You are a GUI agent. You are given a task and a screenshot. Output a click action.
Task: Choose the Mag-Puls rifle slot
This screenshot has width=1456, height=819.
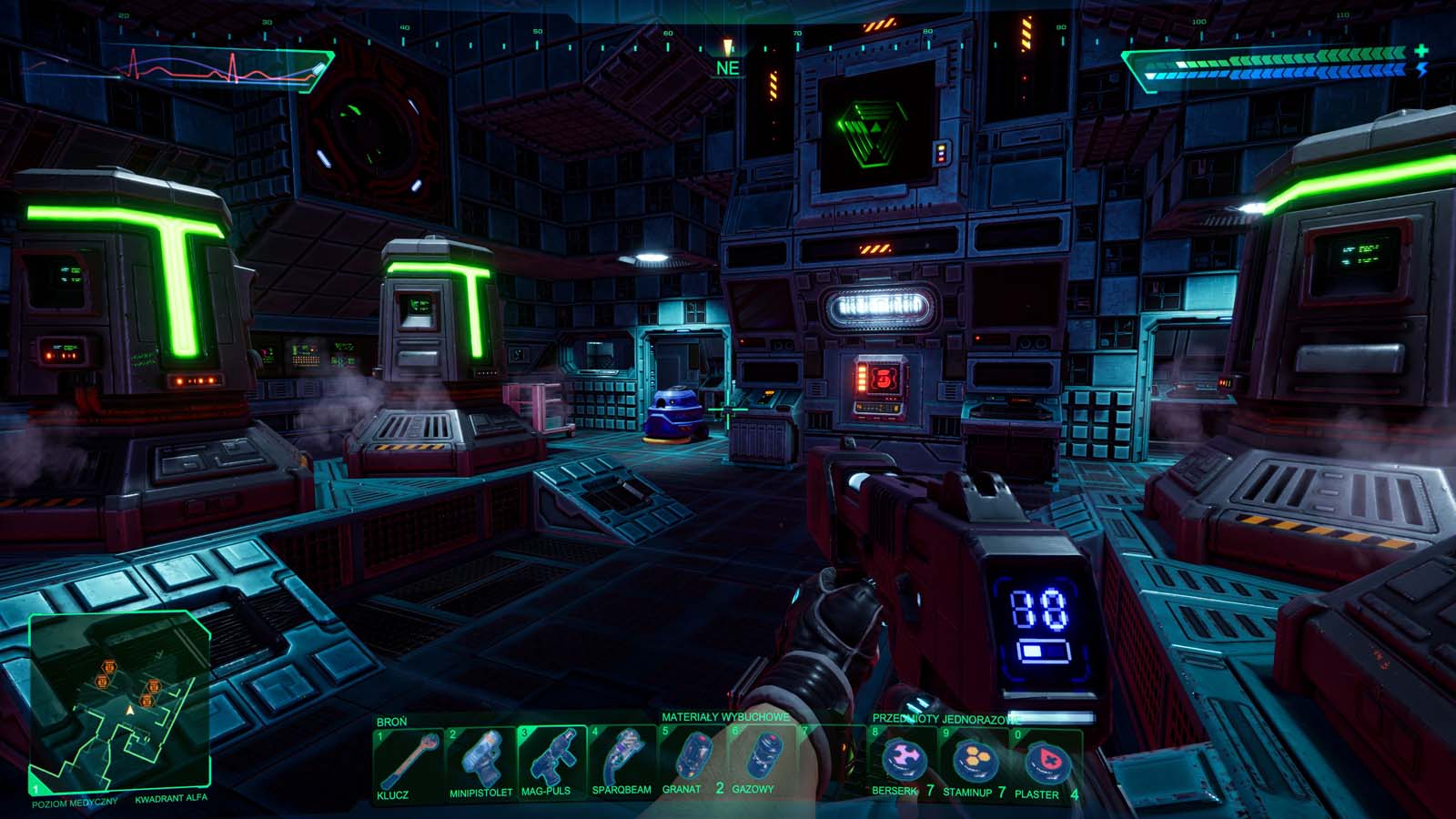pyautogui.click(x=551, y=761)
